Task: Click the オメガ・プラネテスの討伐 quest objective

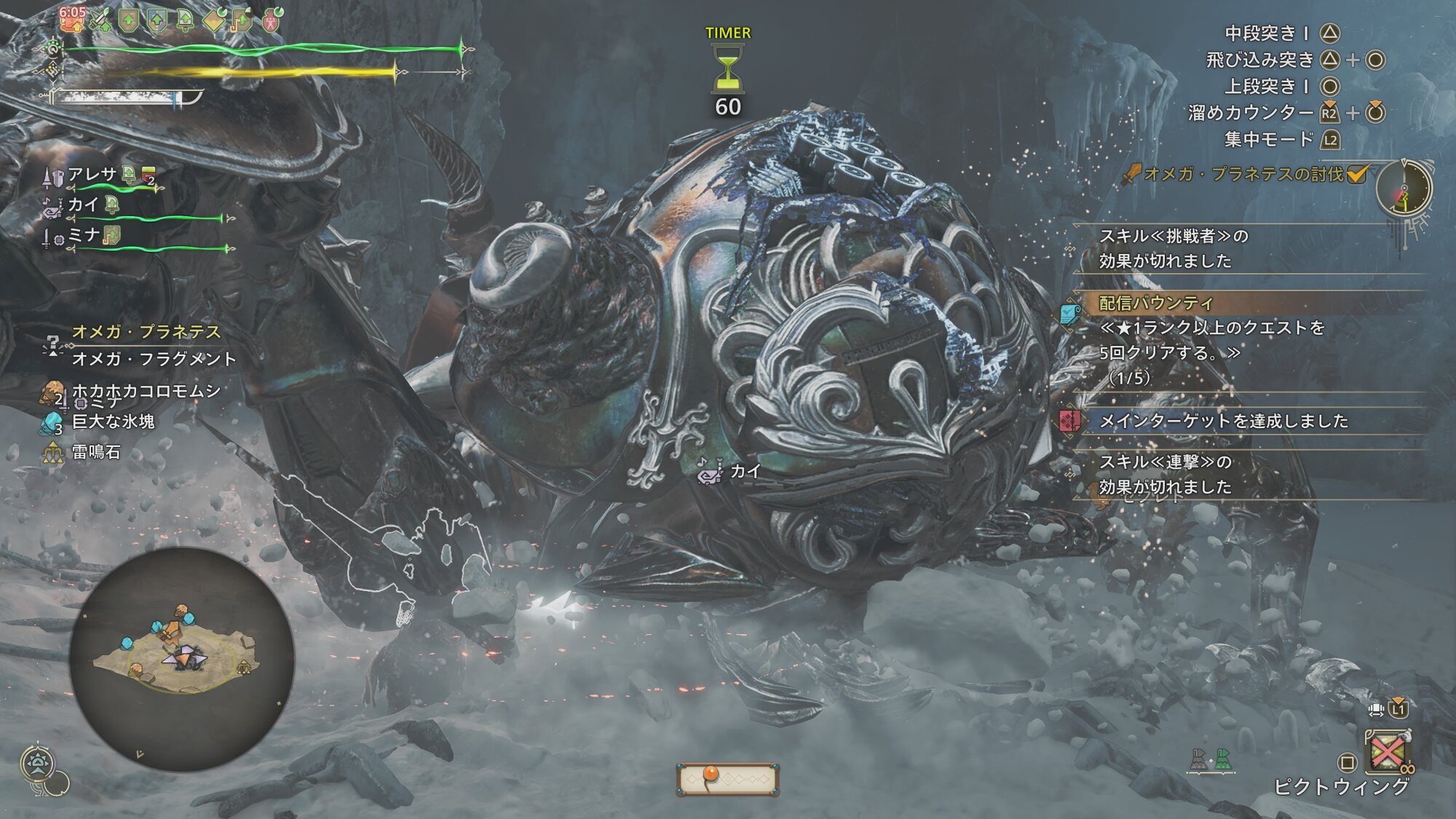Action: click(1243, 174)
